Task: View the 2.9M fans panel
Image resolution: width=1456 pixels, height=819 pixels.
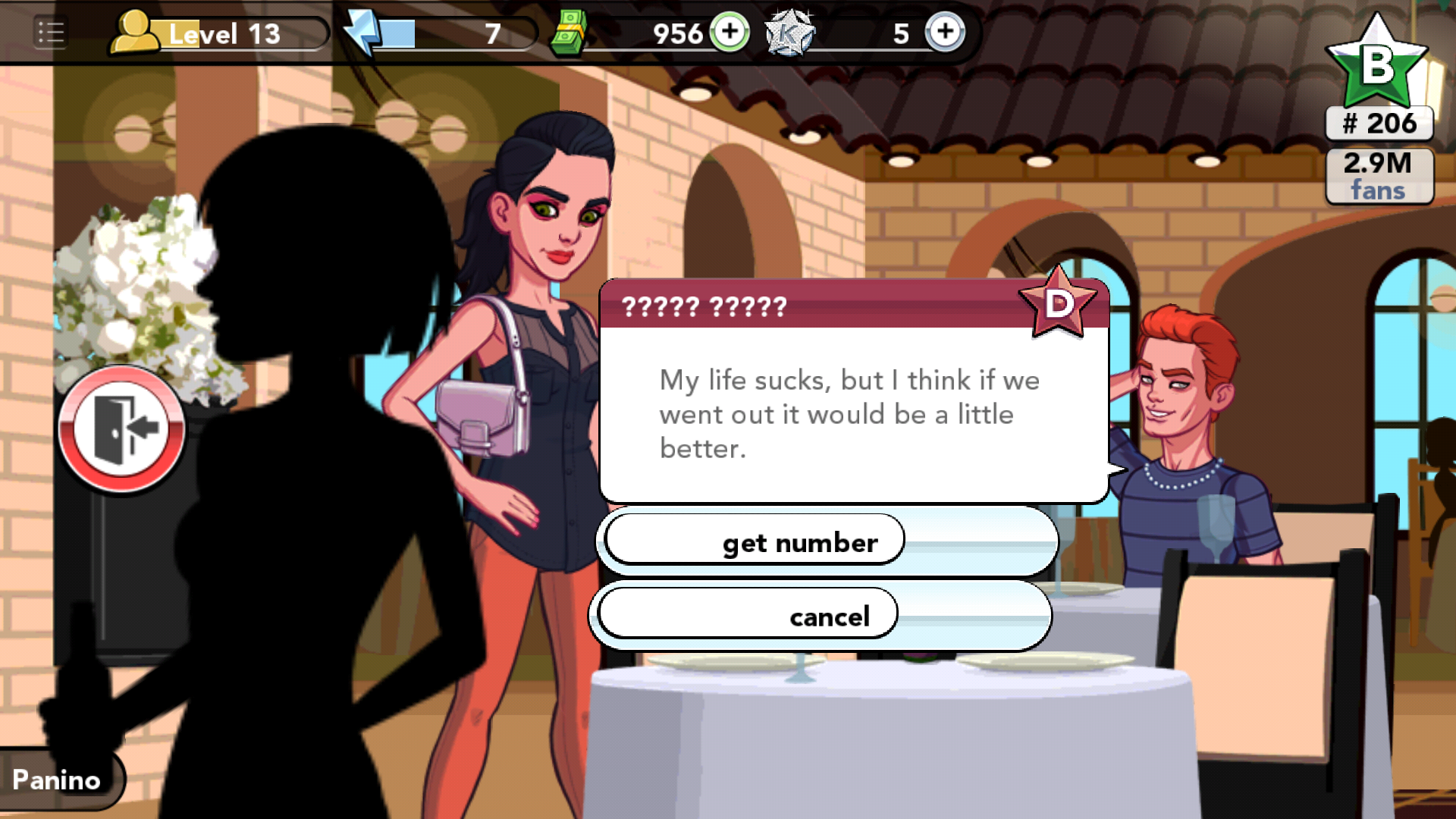Action: pos(1379,176)
